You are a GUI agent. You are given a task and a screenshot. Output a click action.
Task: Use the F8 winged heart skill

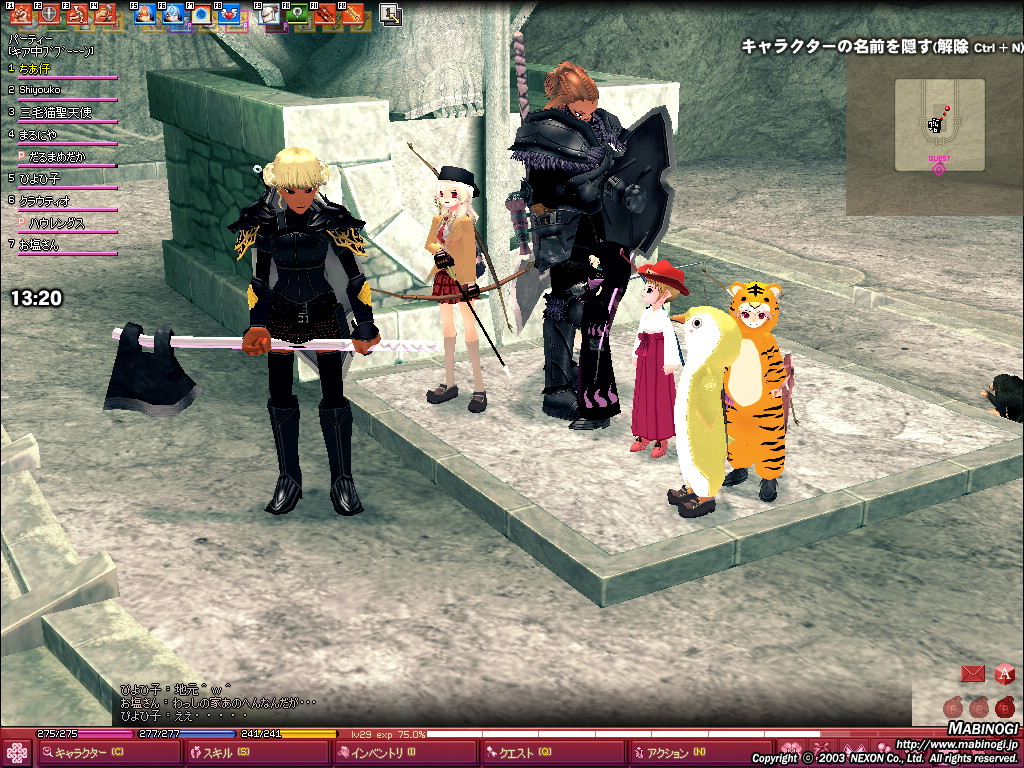coord(229,14)
